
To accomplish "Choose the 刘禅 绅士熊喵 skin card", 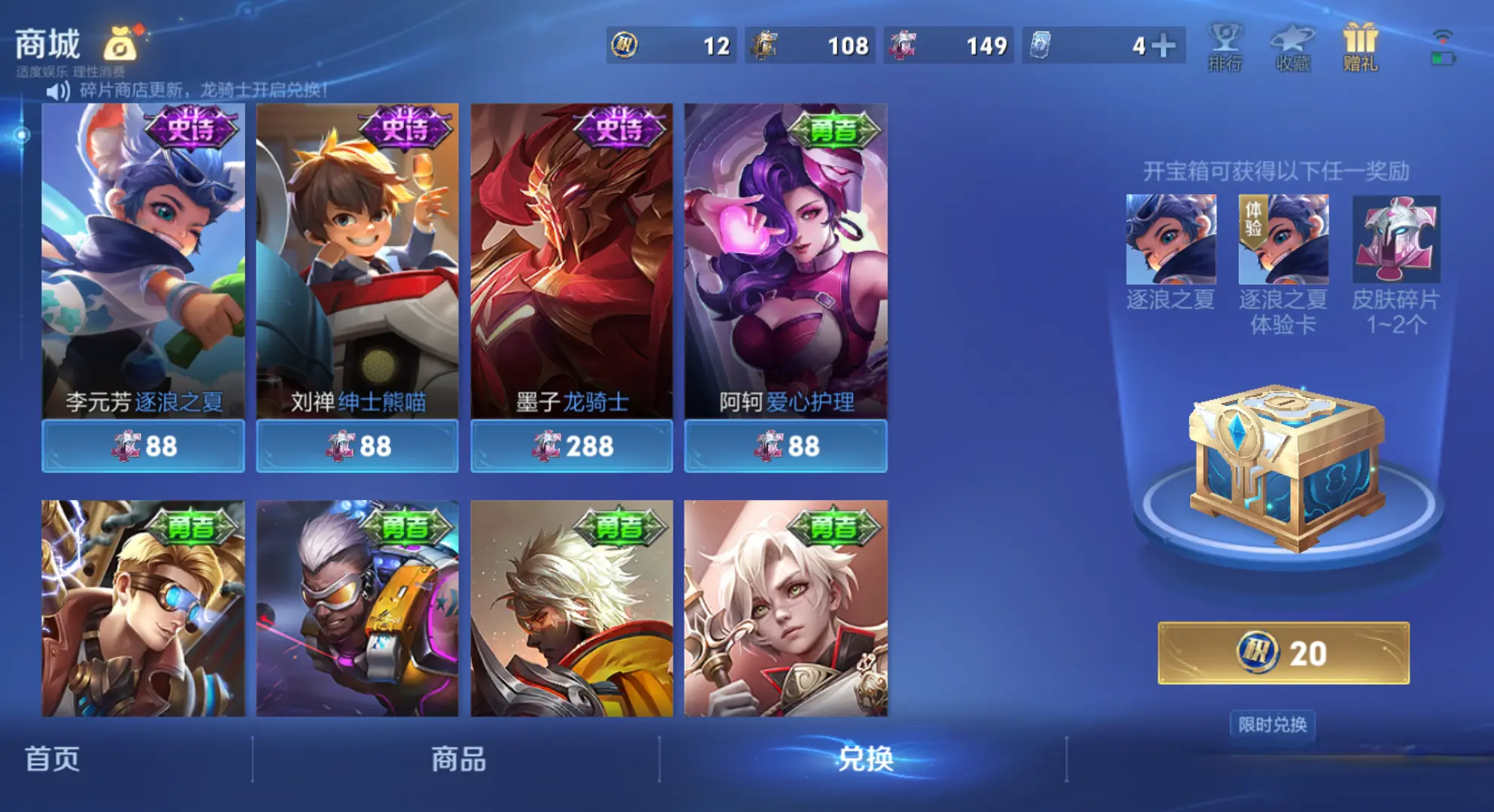I will [x=357, y=260].
